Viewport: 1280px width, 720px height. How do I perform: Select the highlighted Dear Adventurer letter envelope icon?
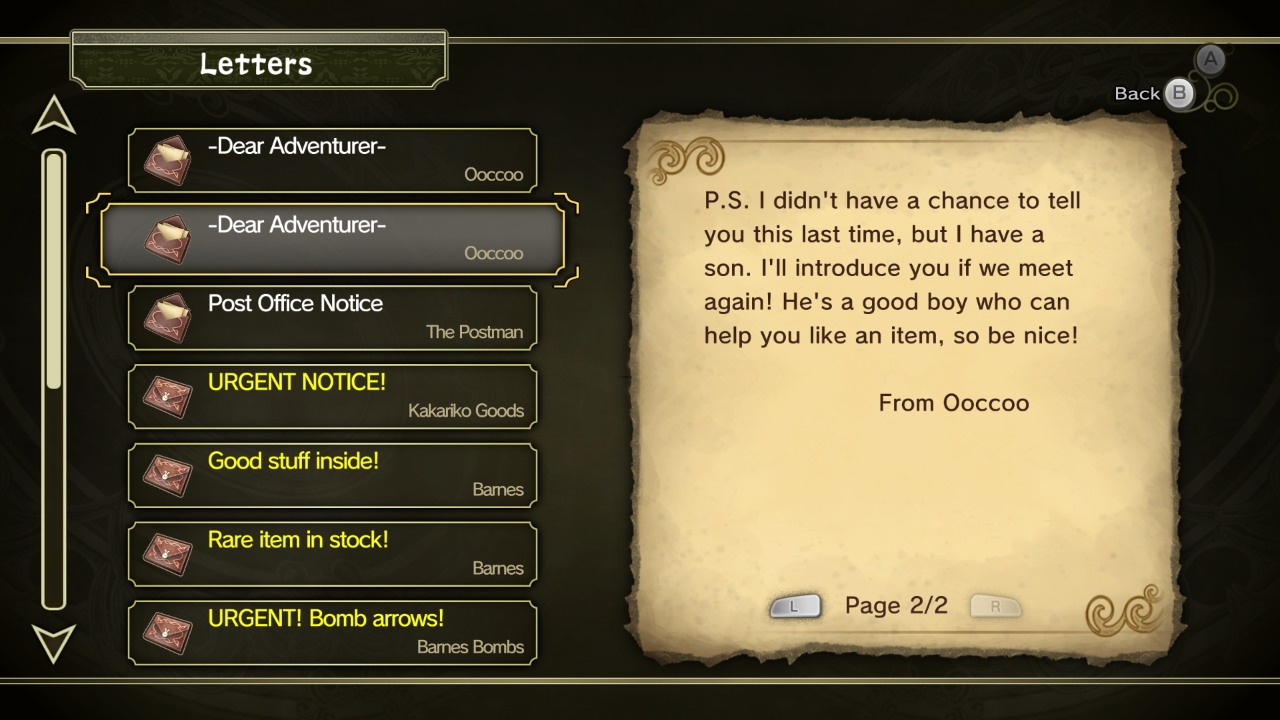pos(166,238)
